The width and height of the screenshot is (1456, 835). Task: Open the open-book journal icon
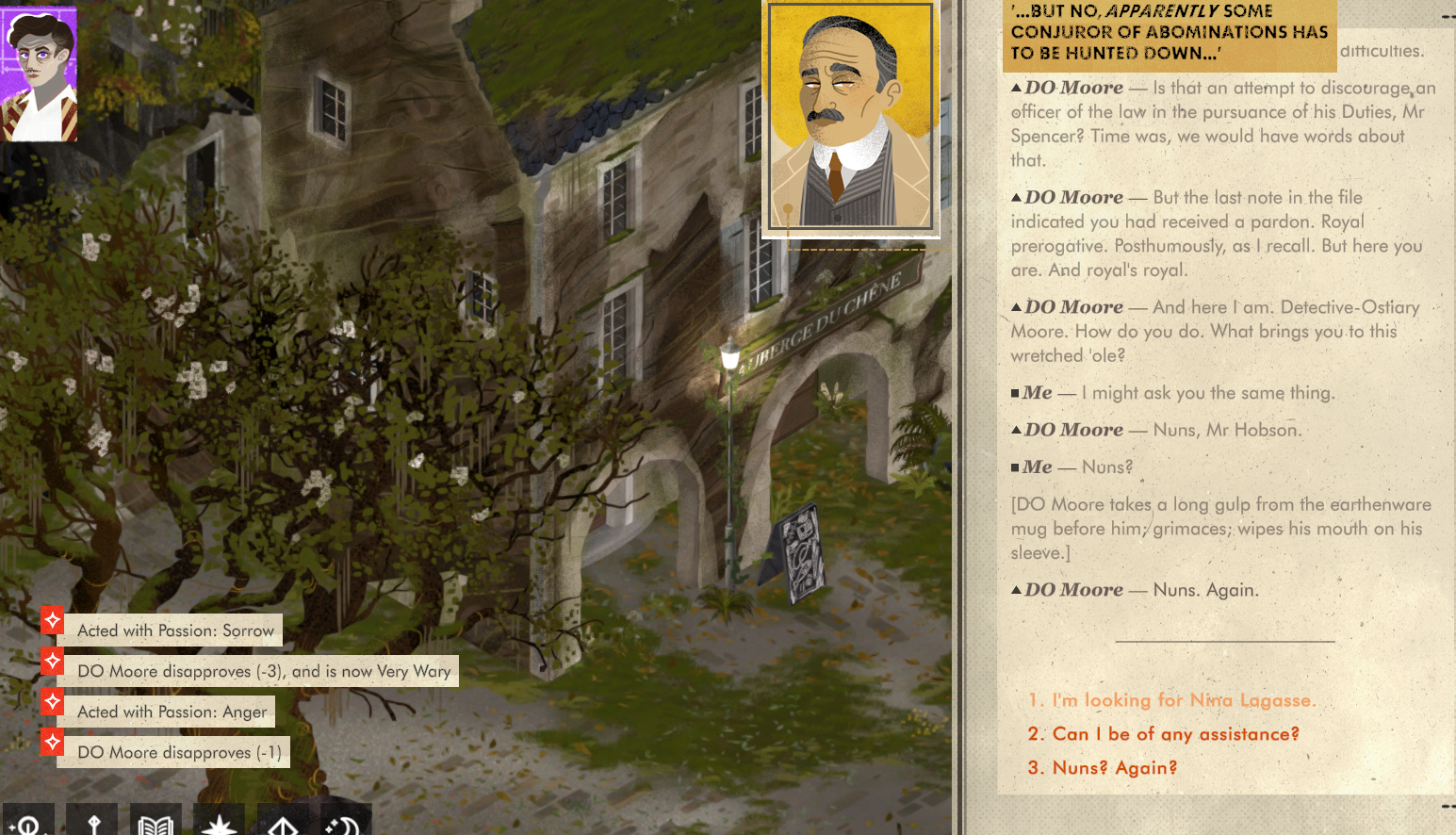coord(155,823)
